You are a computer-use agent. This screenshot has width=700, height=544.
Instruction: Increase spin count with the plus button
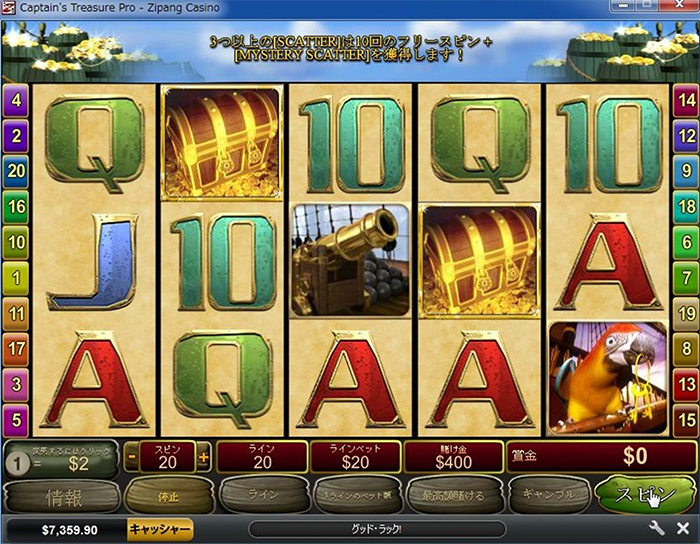pyautogui.click(x=204, y=458)
